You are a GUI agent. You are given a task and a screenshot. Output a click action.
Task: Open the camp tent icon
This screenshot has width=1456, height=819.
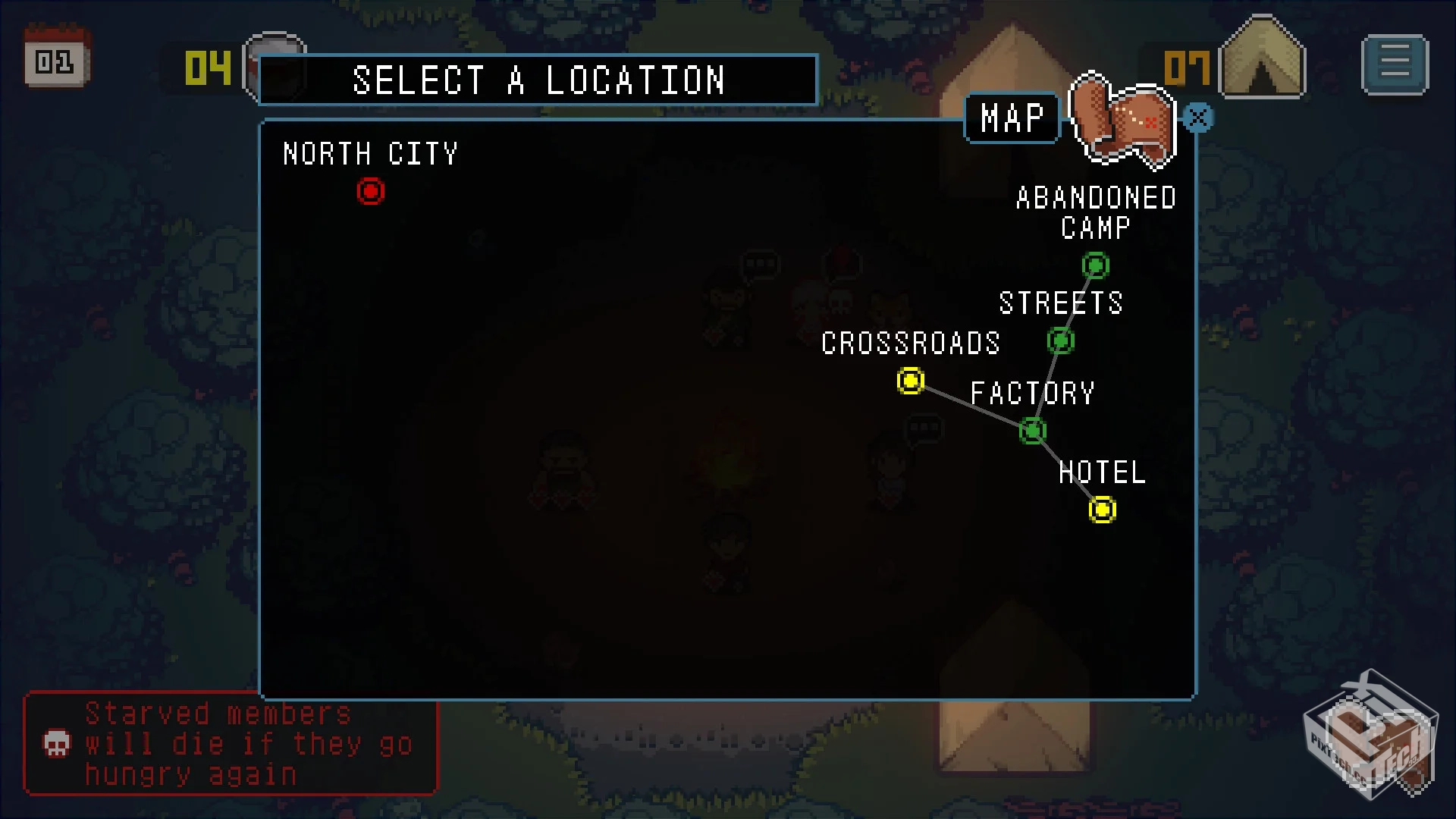pos(1262,61)
